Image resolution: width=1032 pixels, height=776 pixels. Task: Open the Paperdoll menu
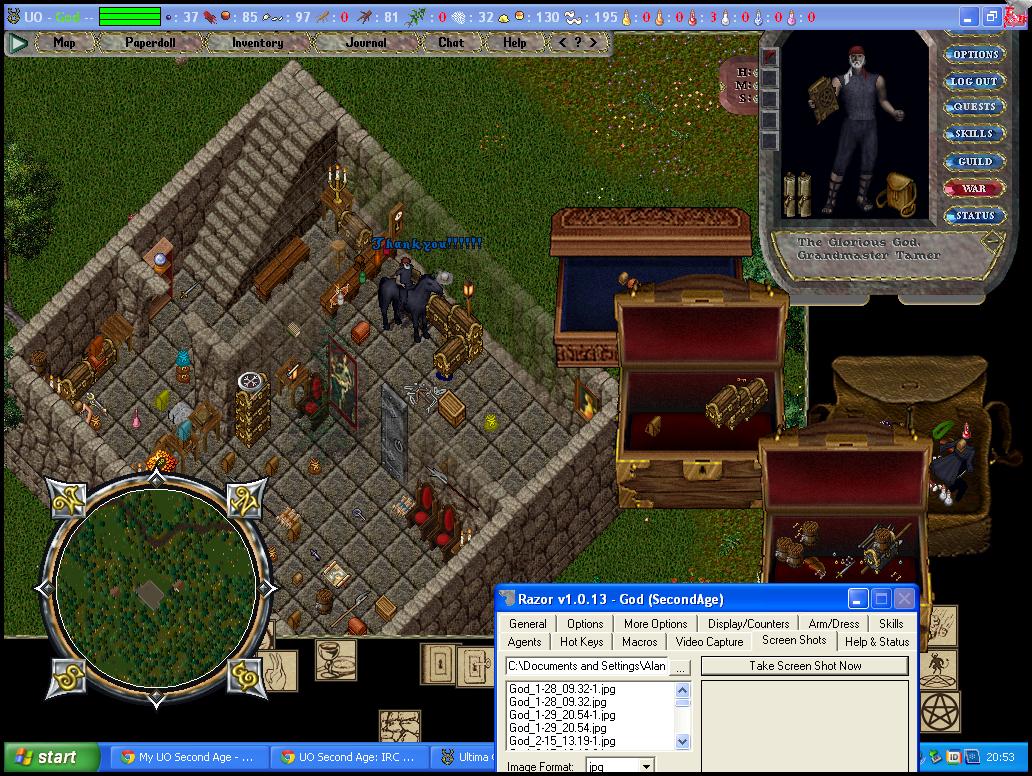tap(148, 43)
